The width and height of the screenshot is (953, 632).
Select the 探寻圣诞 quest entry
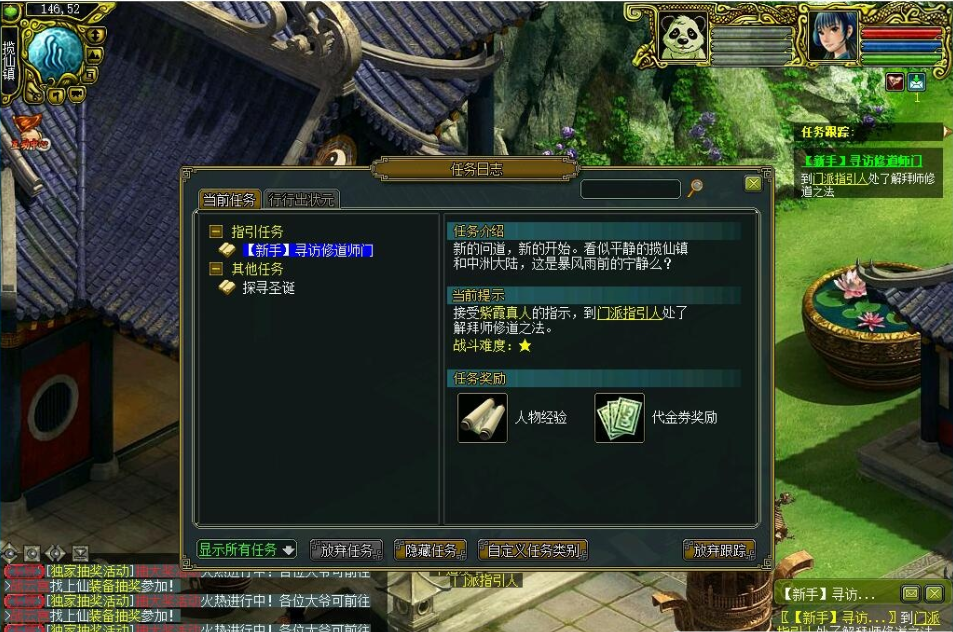click(x=268, y=288)
